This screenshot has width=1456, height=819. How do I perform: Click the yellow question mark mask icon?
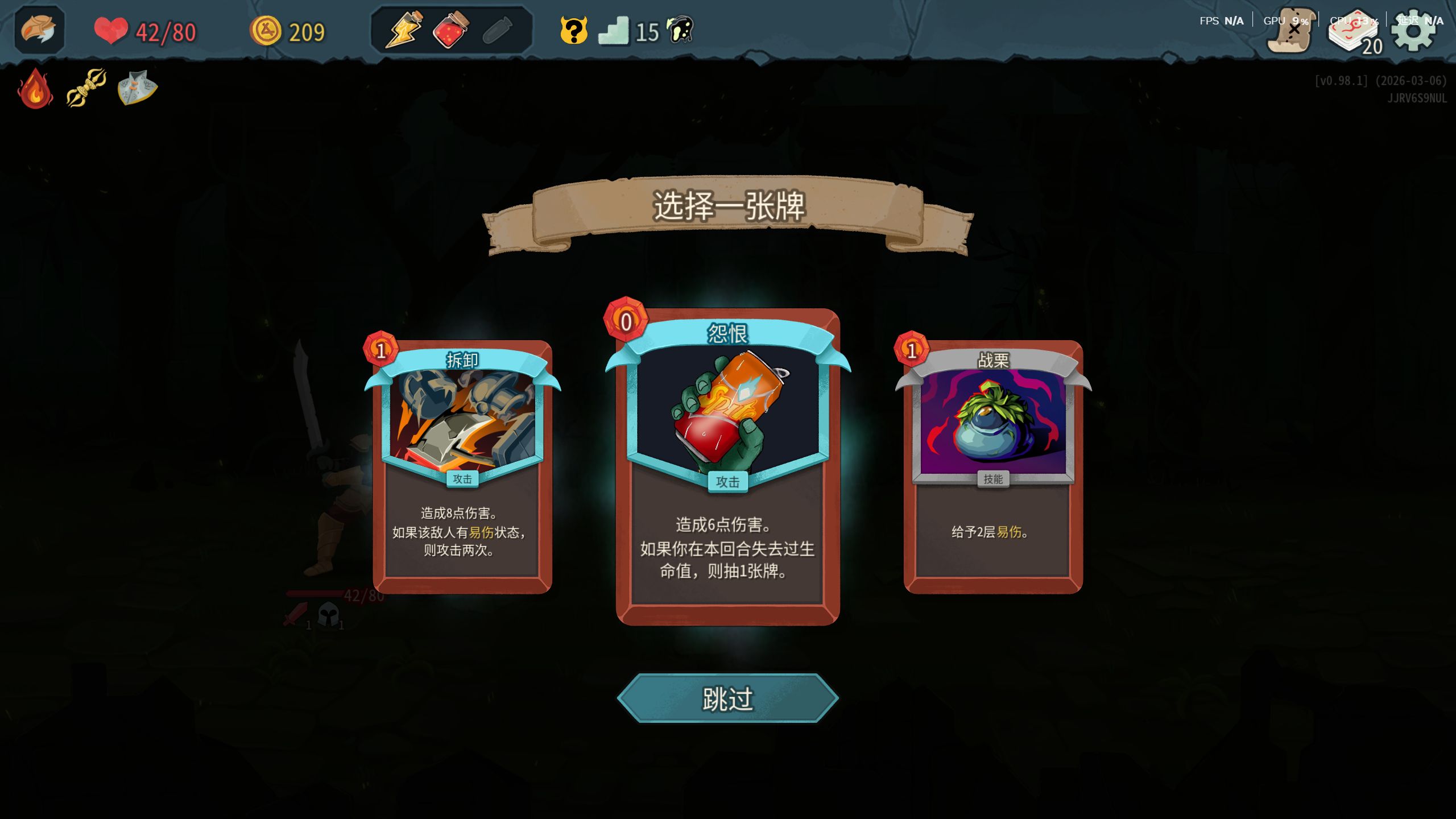[x=573, y=31]
